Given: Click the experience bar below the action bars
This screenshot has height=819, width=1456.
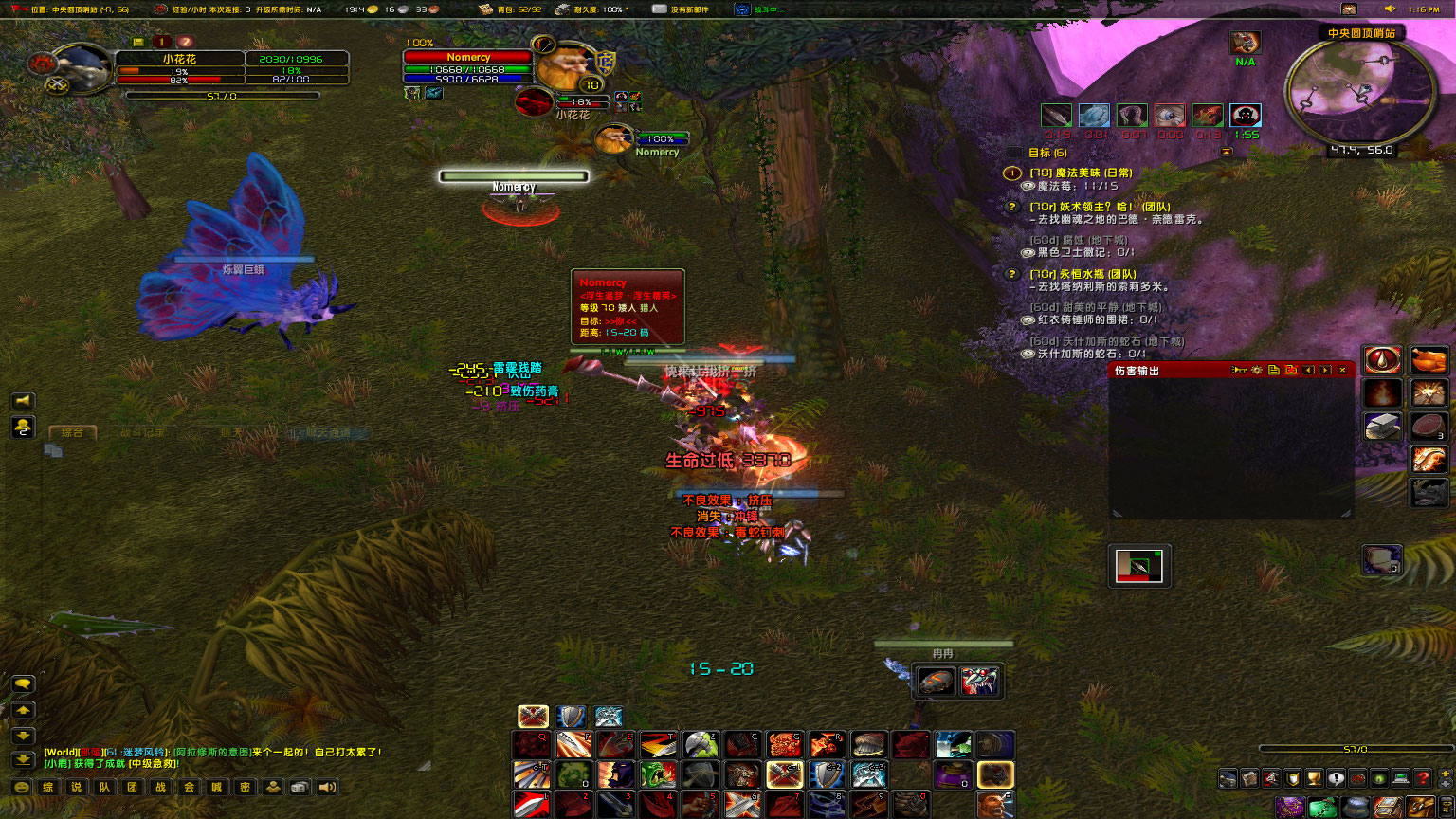Looking at the screenshot, I should 1356,748.
